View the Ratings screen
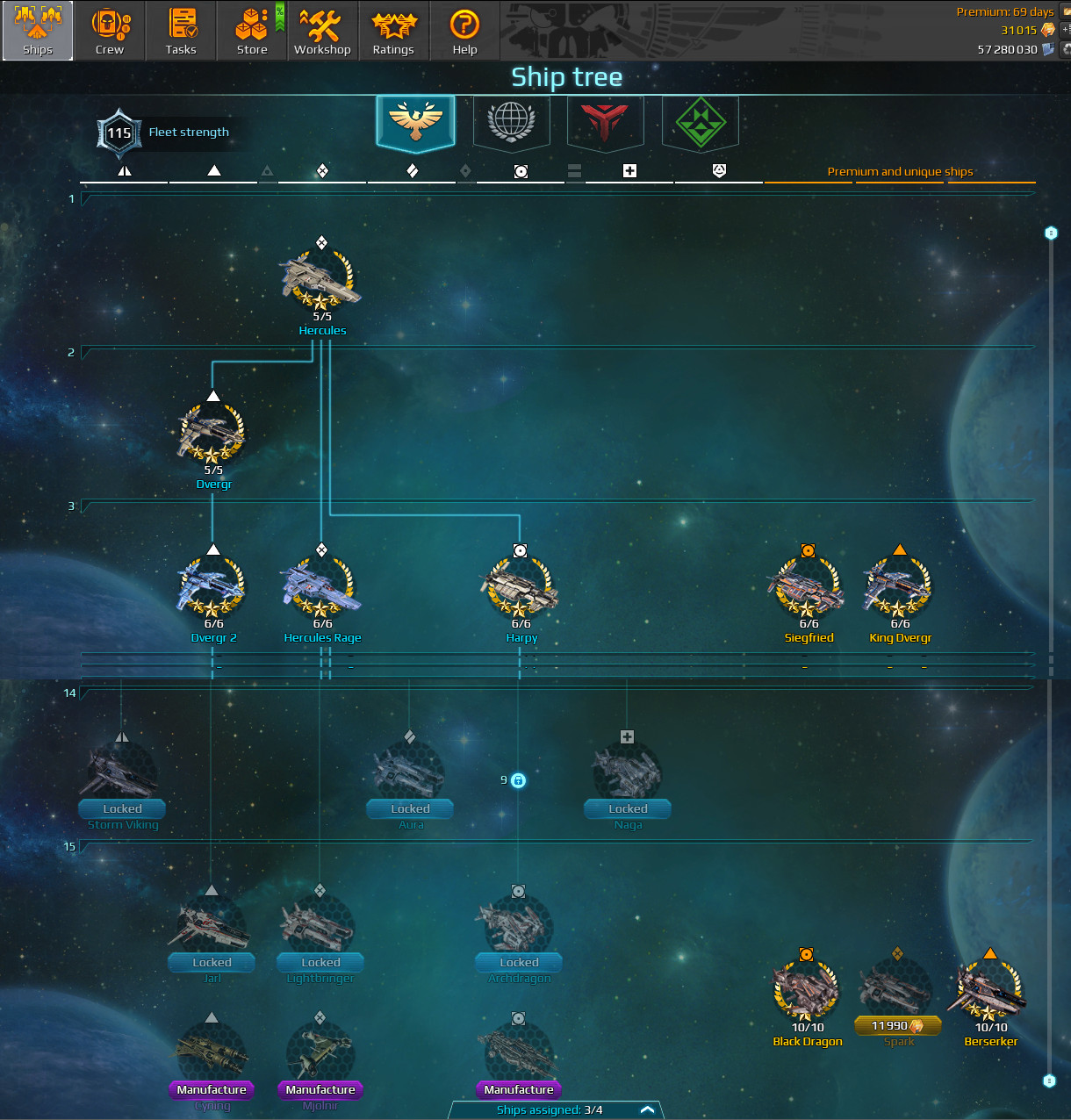Image resolution: width=1071 pixels, height=1120 pixels. (x=393, y=31)
